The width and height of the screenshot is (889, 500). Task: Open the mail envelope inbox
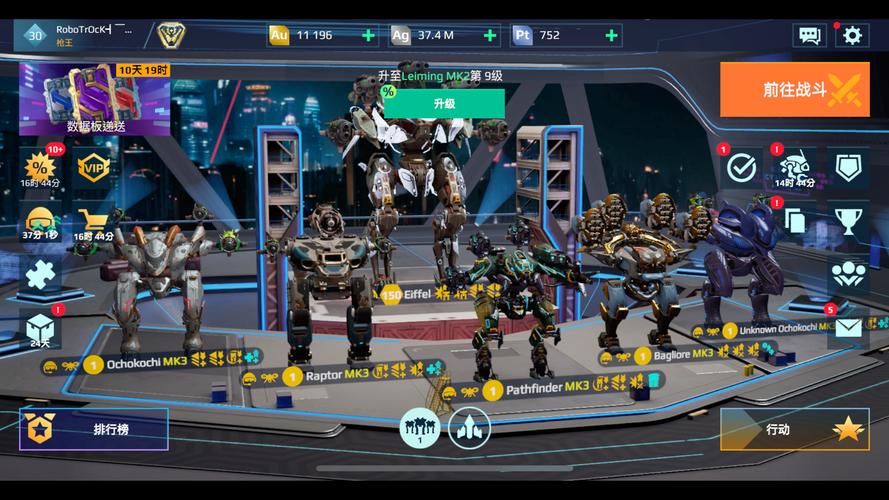click(x=848, y=328)
